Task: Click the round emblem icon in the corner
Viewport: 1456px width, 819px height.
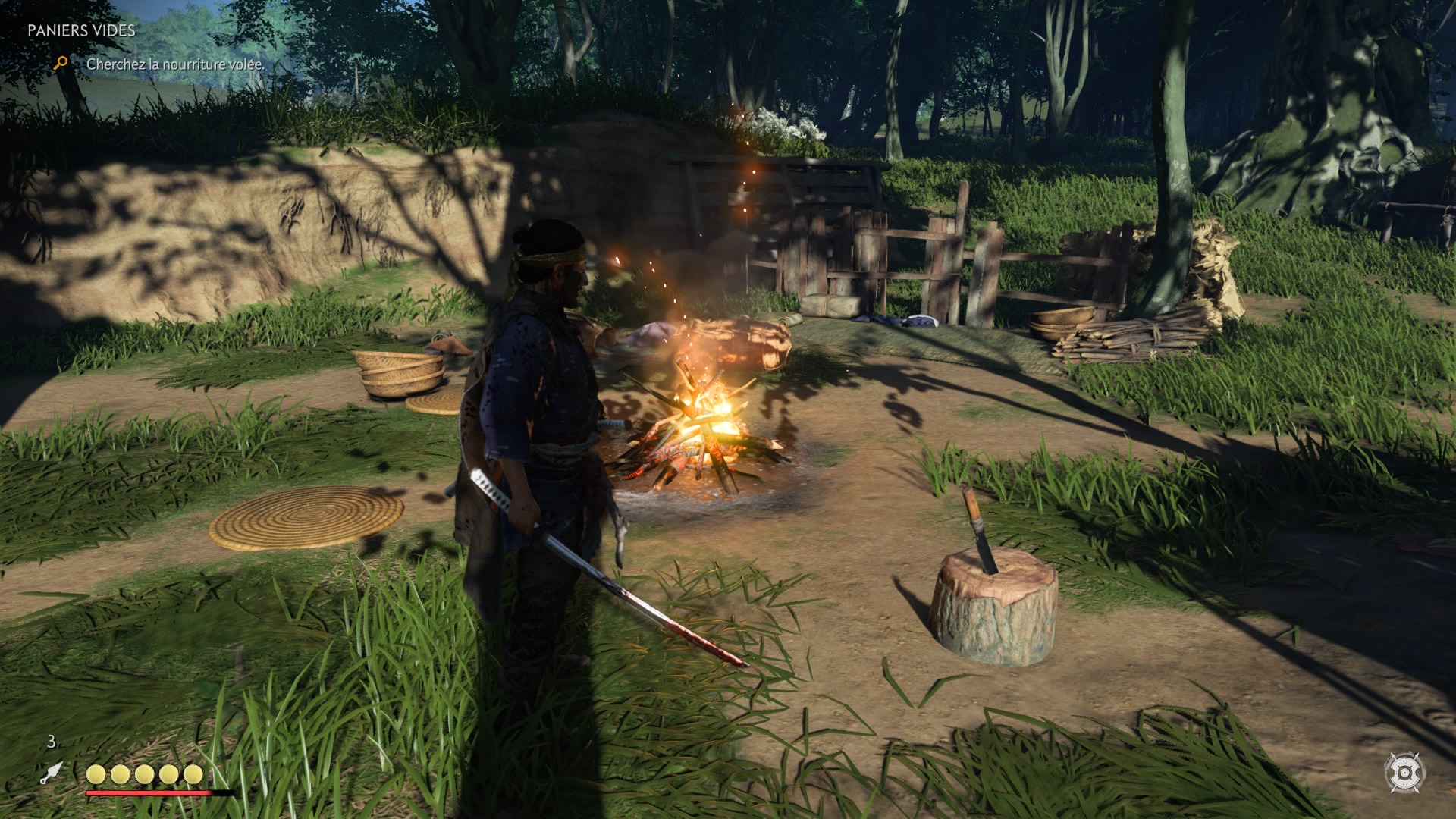Action: coord(1404,773)
